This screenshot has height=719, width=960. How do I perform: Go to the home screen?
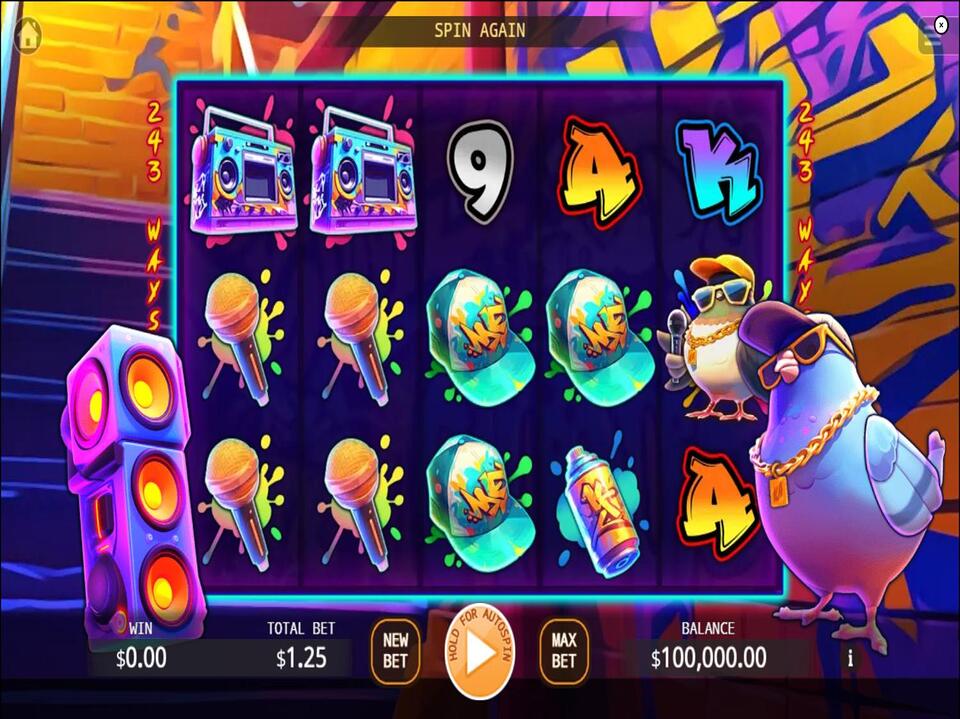[27, 33]
